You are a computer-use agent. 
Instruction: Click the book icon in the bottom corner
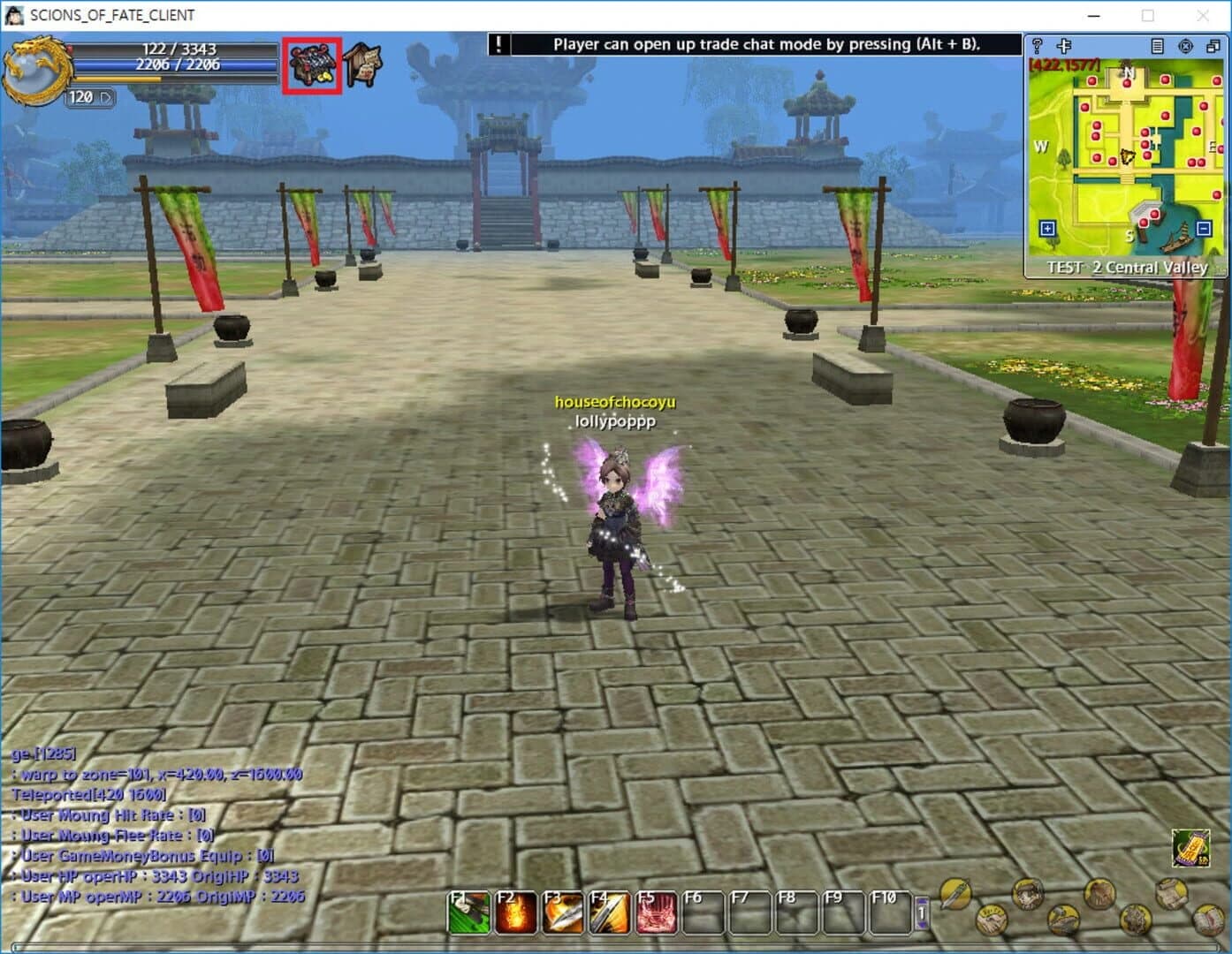point(1208,920)
